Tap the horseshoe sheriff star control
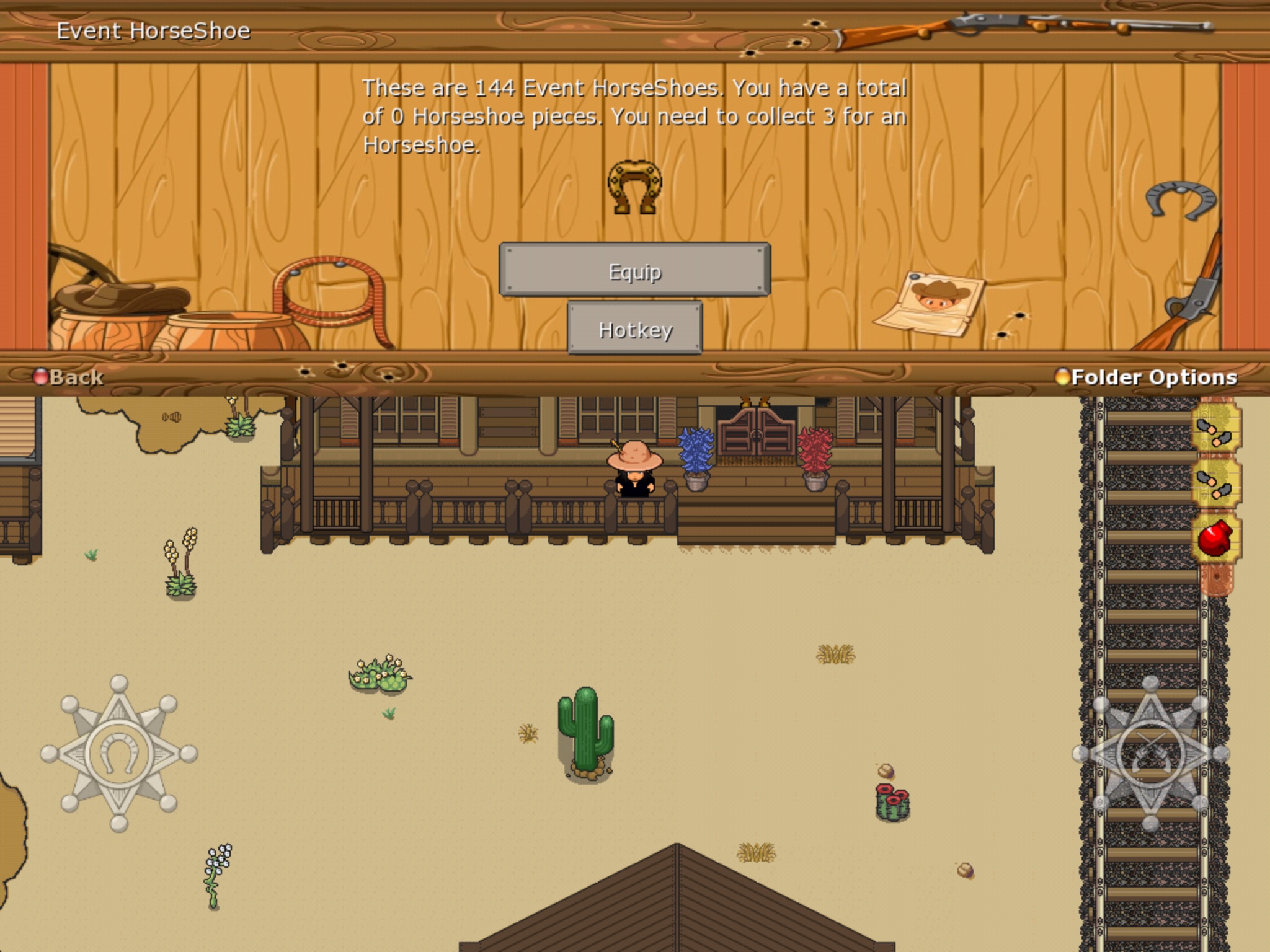 point(119,753)
